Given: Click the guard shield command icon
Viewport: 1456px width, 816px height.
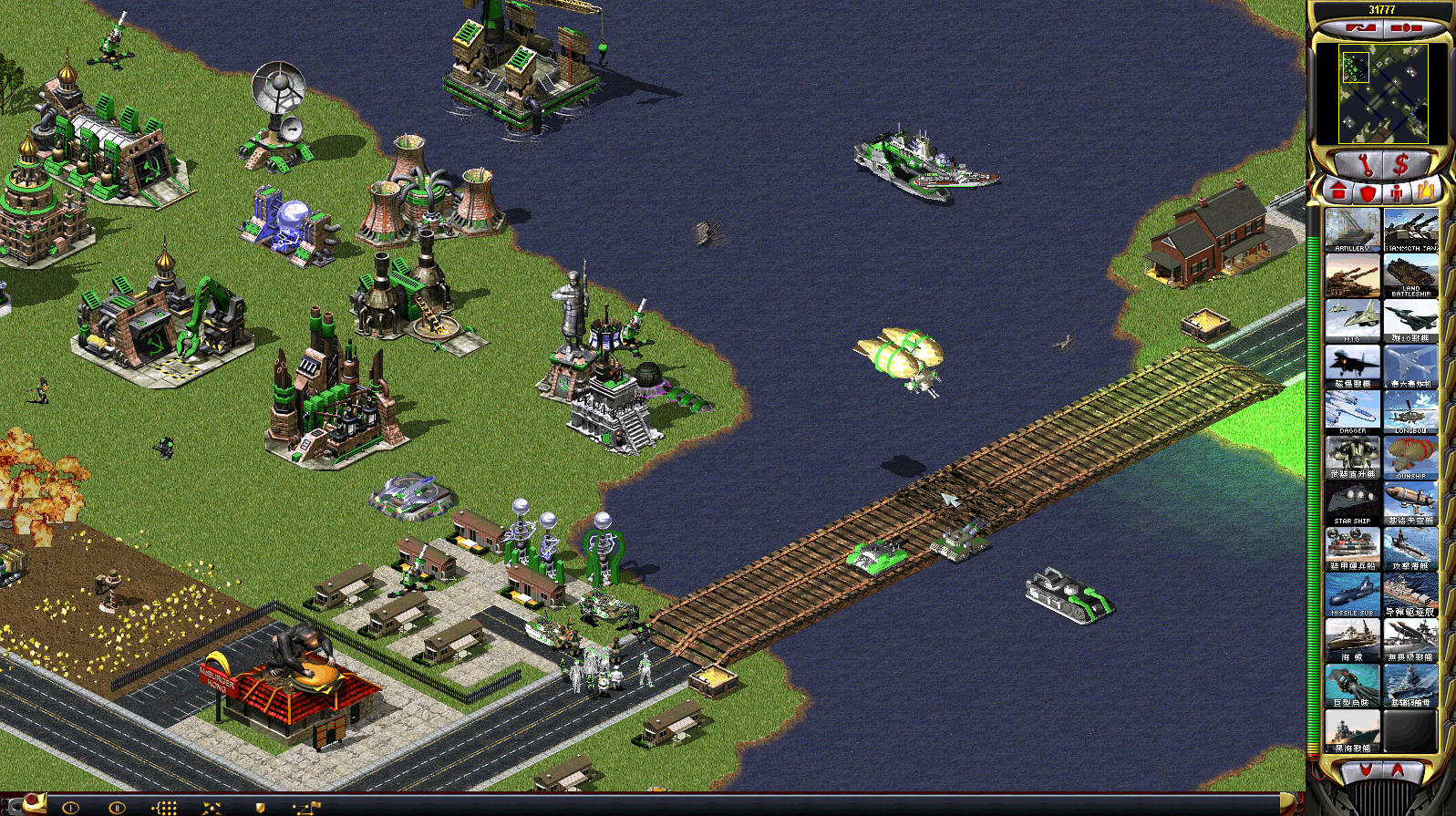Looking at the screenshot, I should (260, 808).
